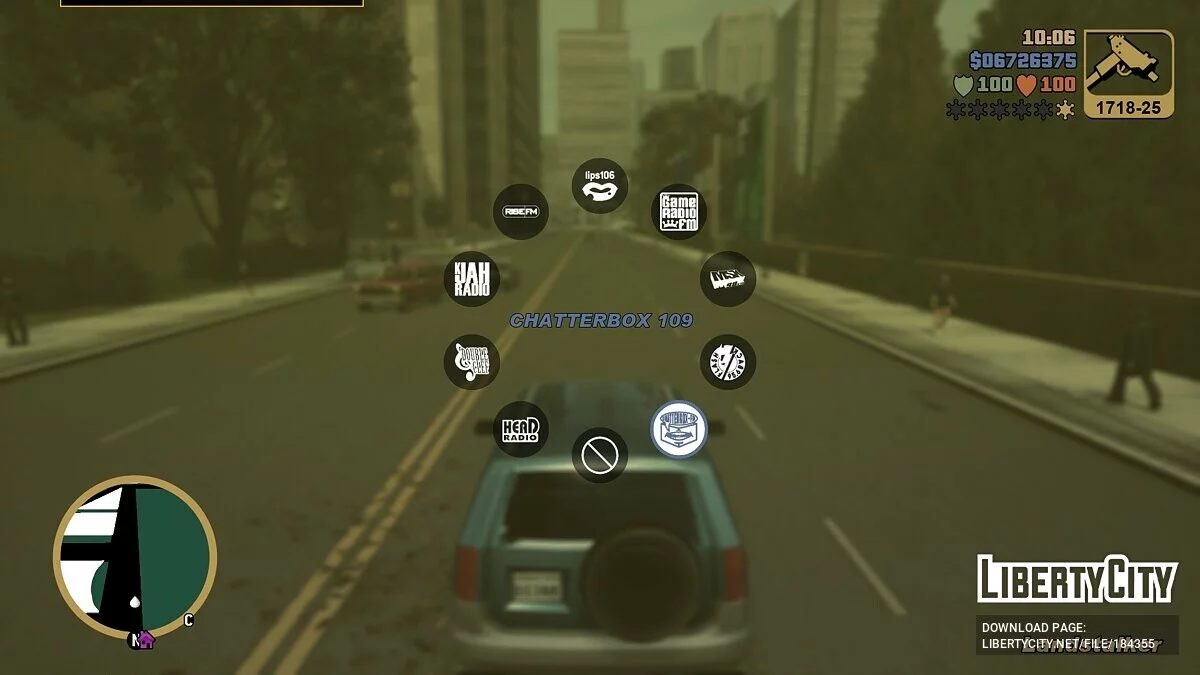Switch to Head Radio station
Screen dimensions: 1200x675
[521, 430]
